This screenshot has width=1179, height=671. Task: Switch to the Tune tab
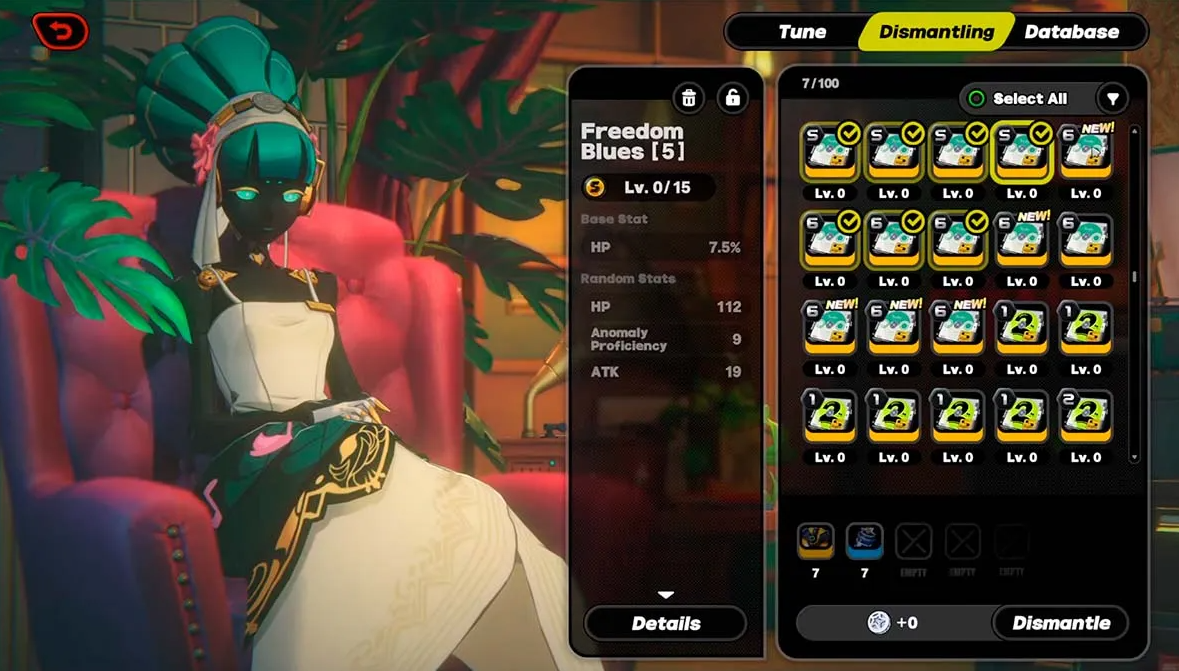click(802, 32)
